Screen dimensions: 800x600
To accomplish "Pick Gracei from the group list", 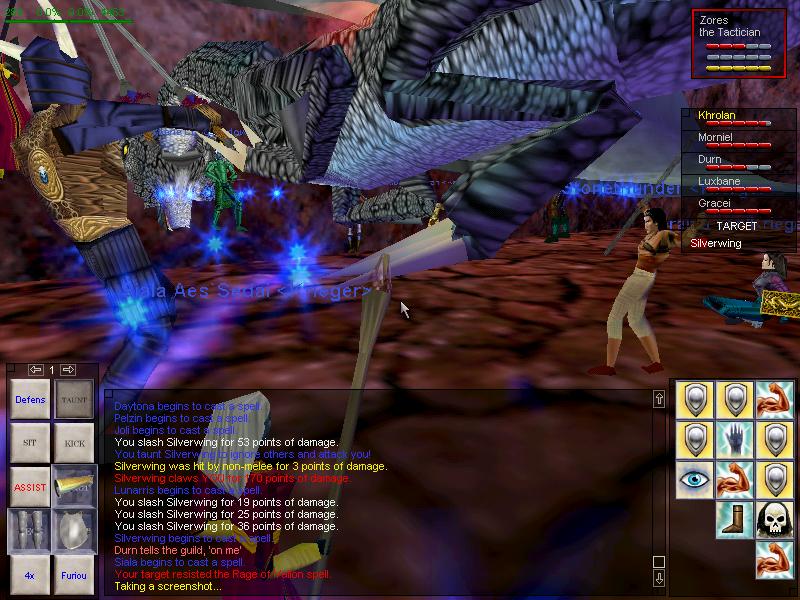I will pyautogui.click(x=714, y=204).
